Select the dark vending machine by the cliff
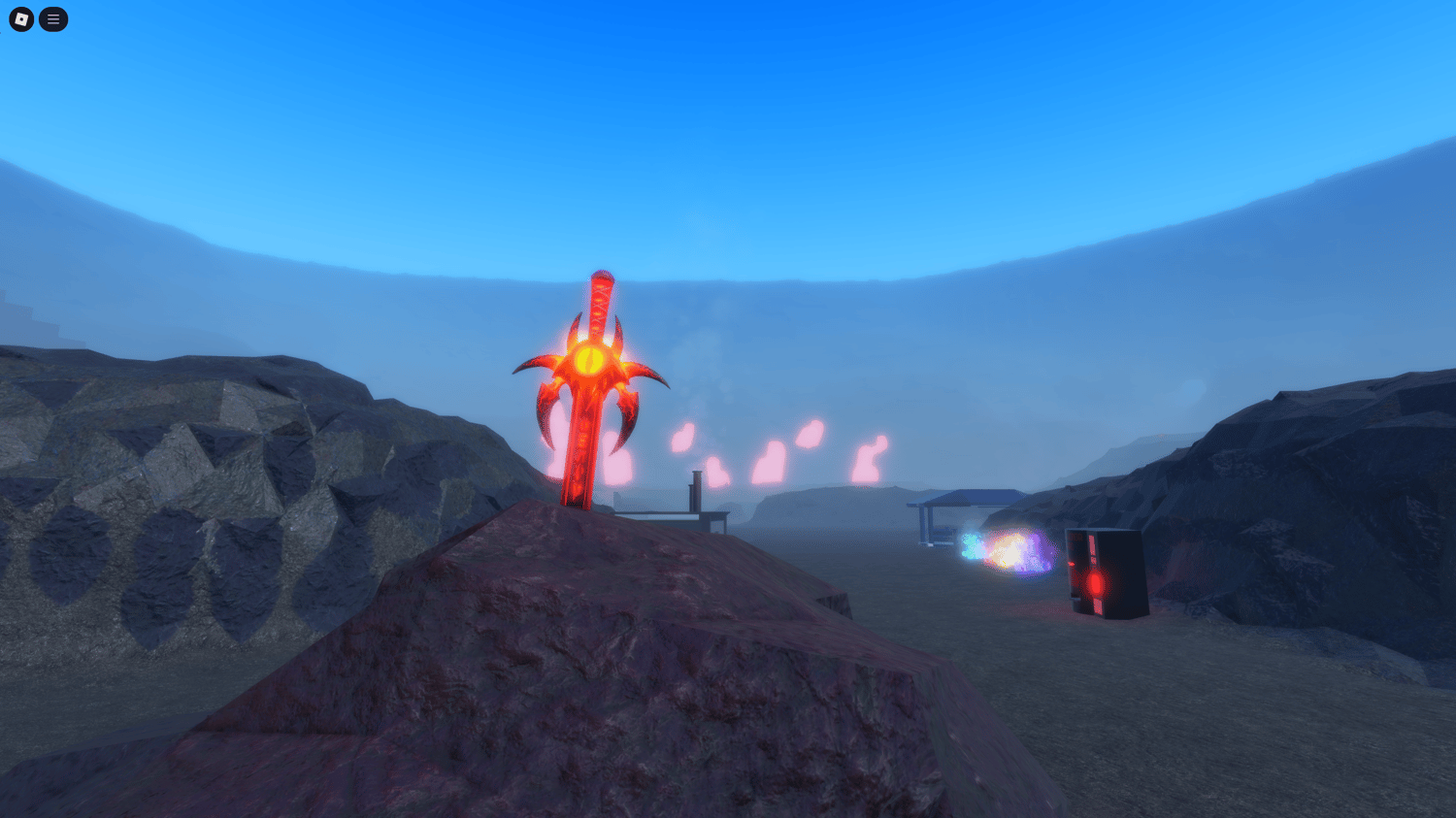The width and height of the screenshot is (1456, 818). click(x=1107, y=573)
